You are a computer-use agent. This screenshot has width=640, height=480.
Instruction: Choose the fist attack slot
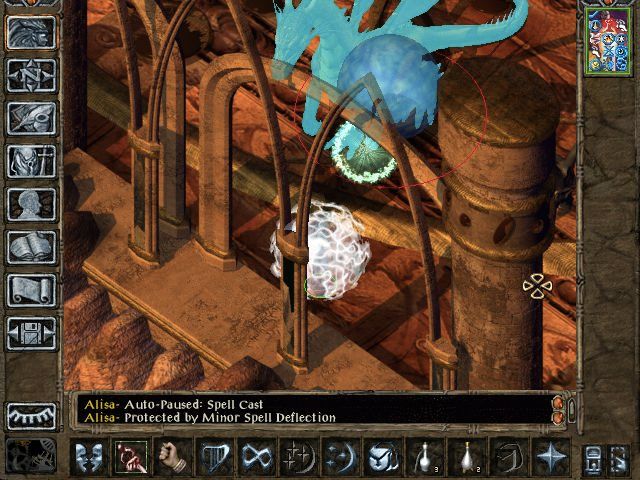(x=172, y=457)
